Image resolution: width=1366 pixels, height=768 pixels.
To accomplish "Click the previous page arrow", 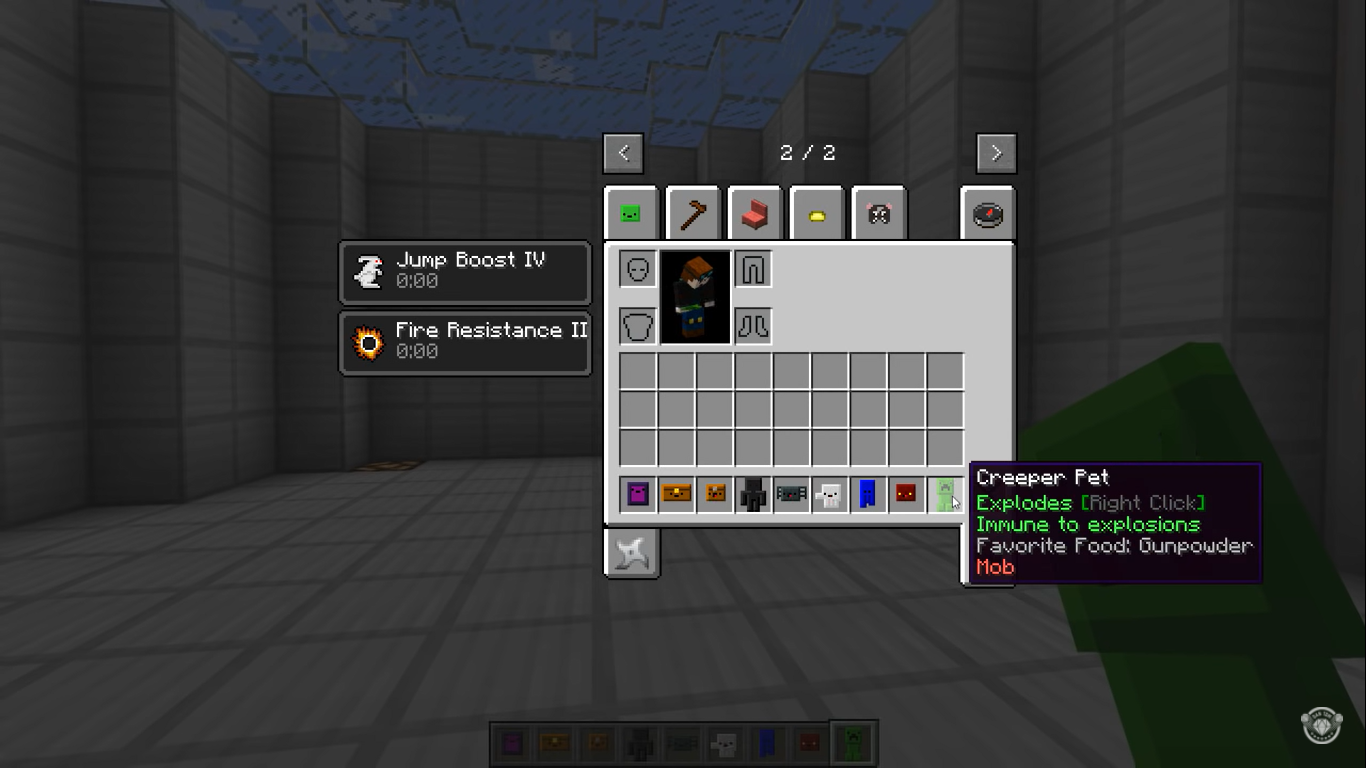I will click(623, 153).
